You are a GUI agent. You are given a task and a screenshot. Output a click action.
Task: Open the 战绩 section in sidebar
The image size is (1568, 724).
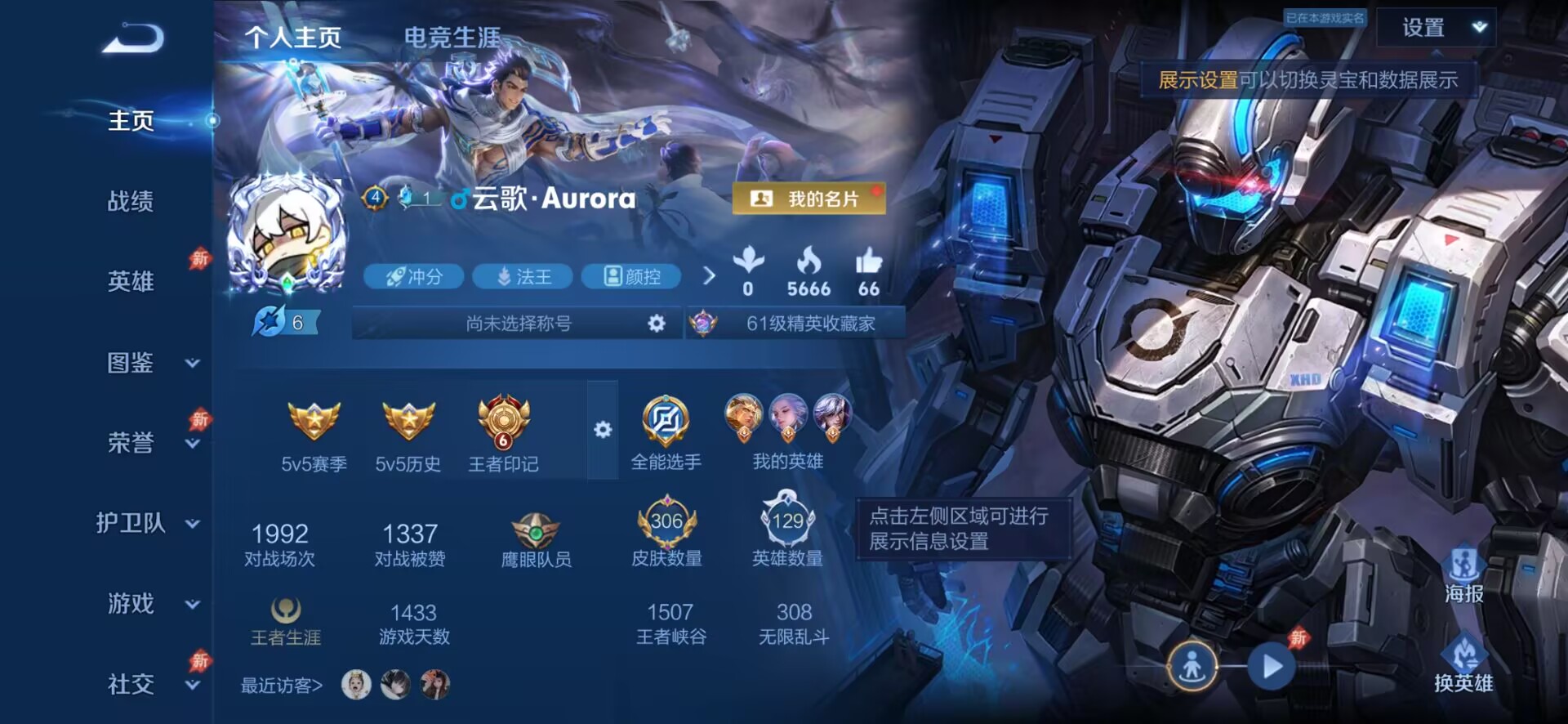coord(131,201)
